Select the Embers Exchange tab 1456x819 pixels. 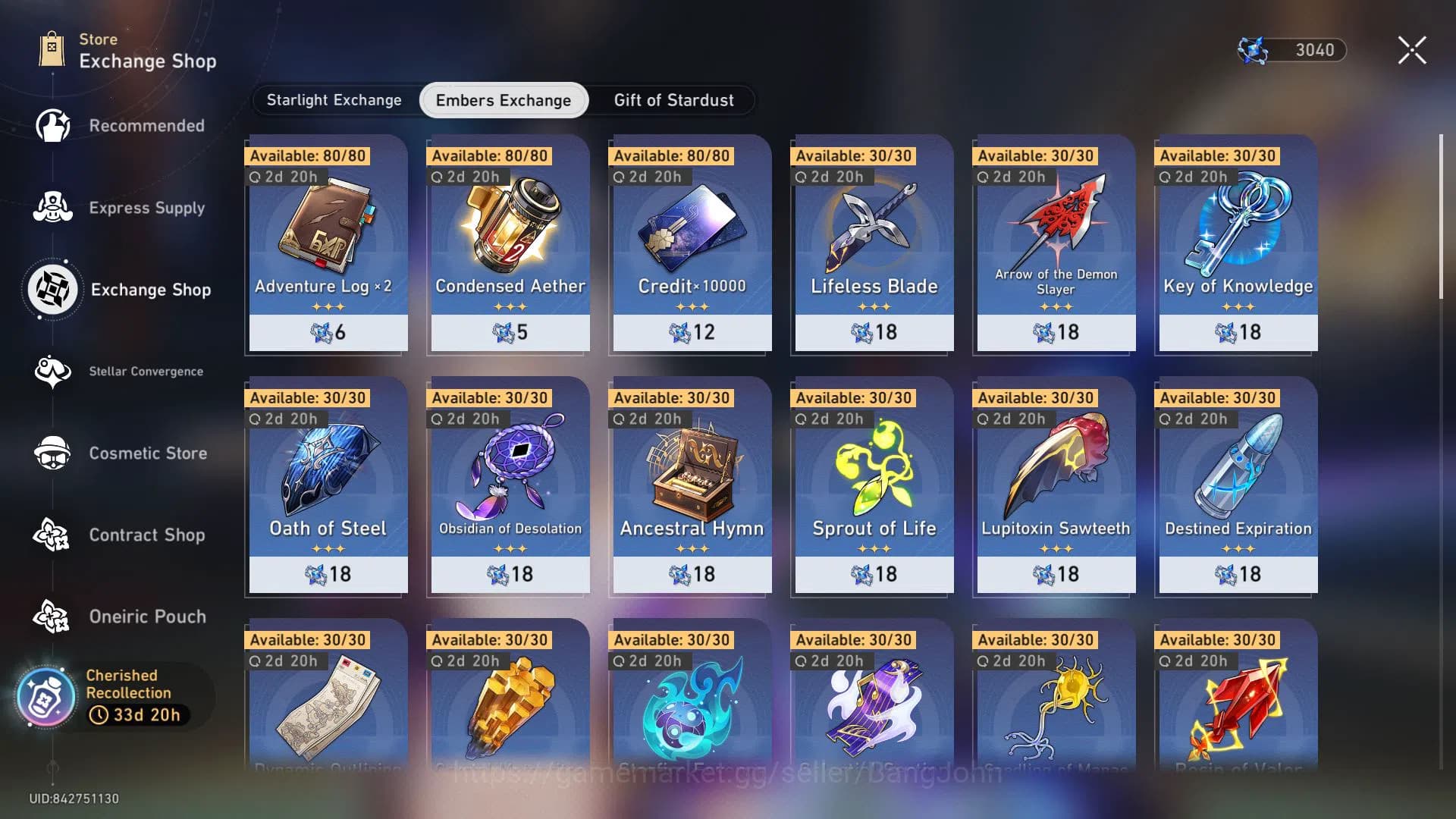click(x=504, y=100)
